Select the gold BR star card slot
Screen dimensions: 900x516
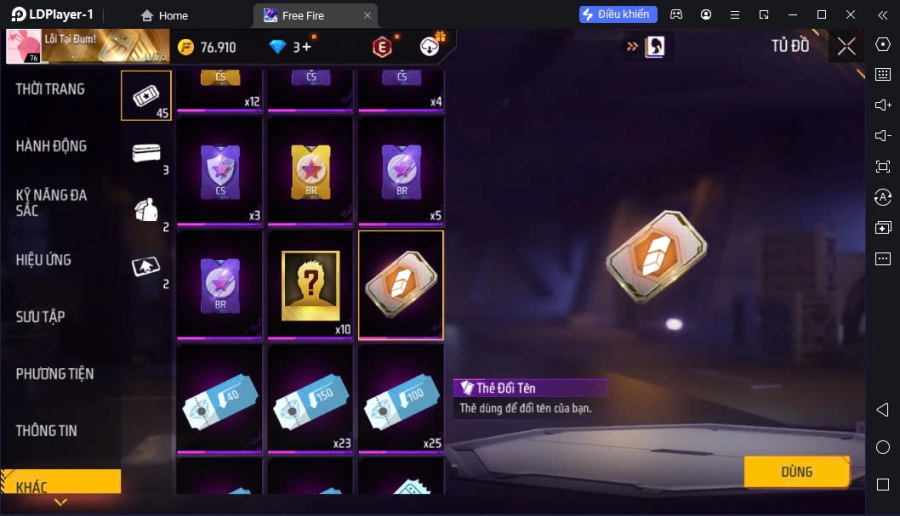[x=310, y=171]
